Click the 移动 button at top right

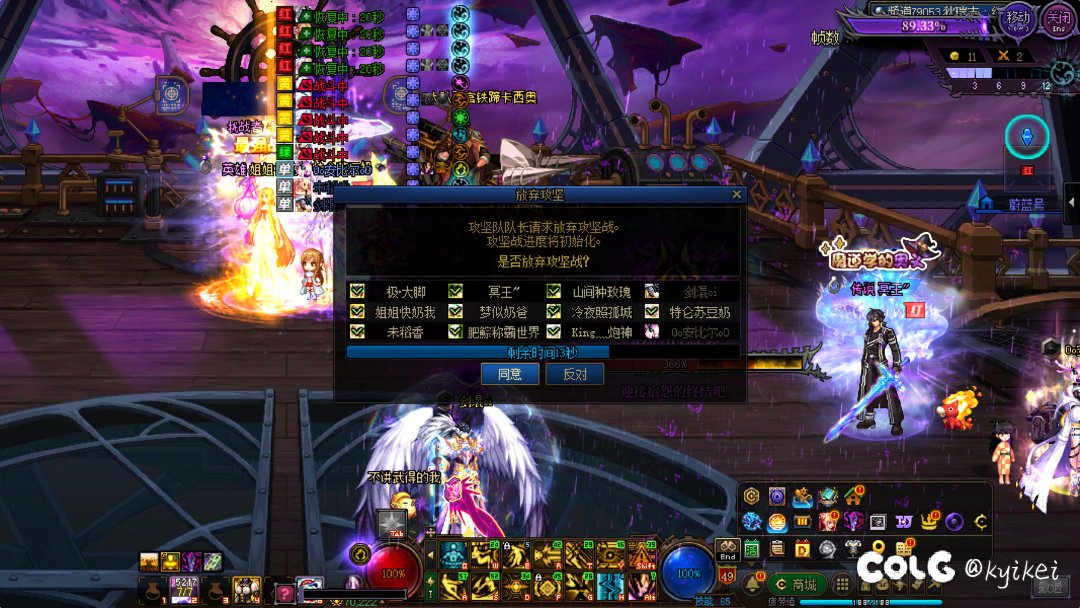pos(1017,19)
